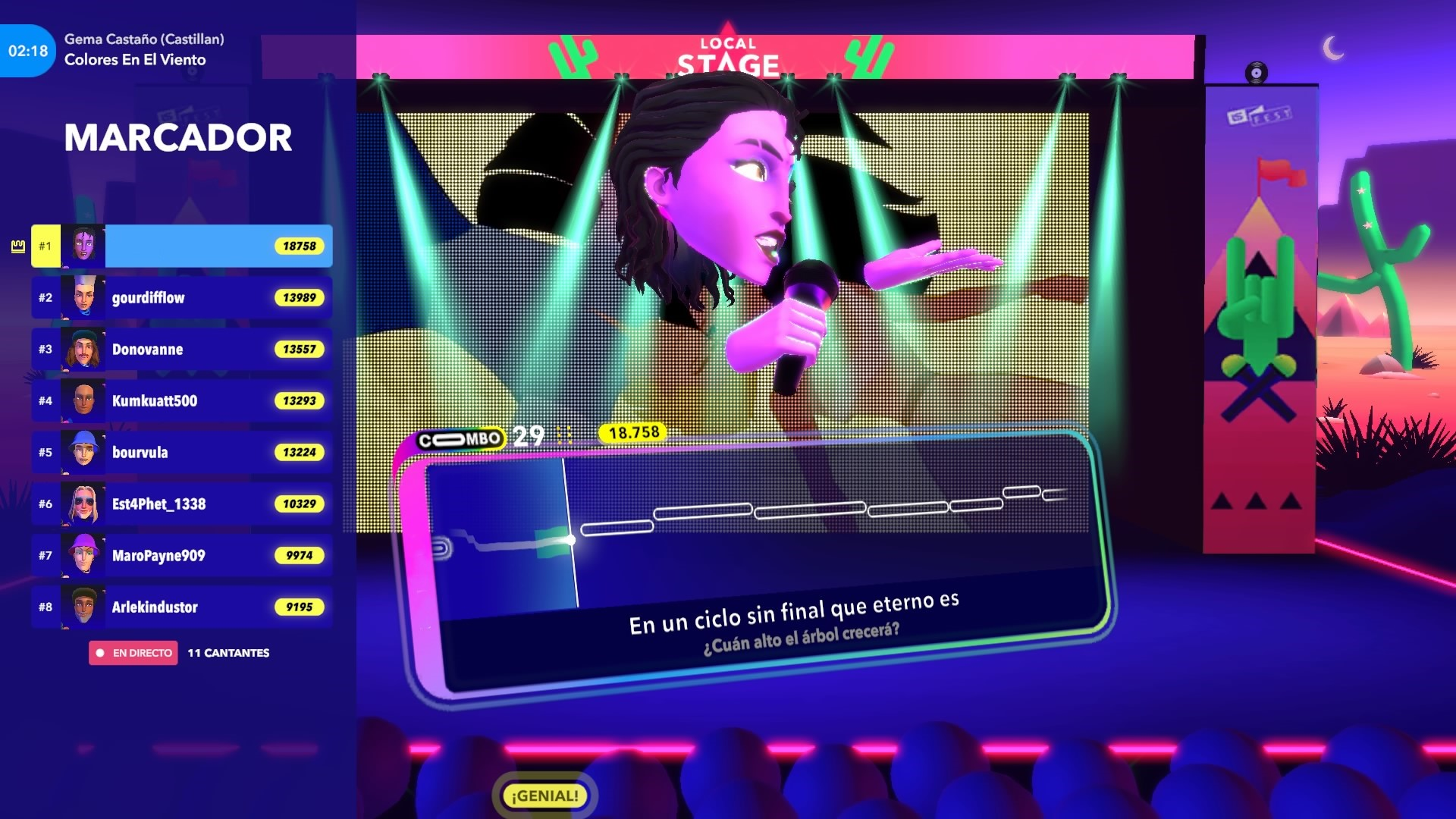Select bourvula's avatar thumbnail icon
The width and height of the screenshot is (1456, 819).
tap(82, 452)
